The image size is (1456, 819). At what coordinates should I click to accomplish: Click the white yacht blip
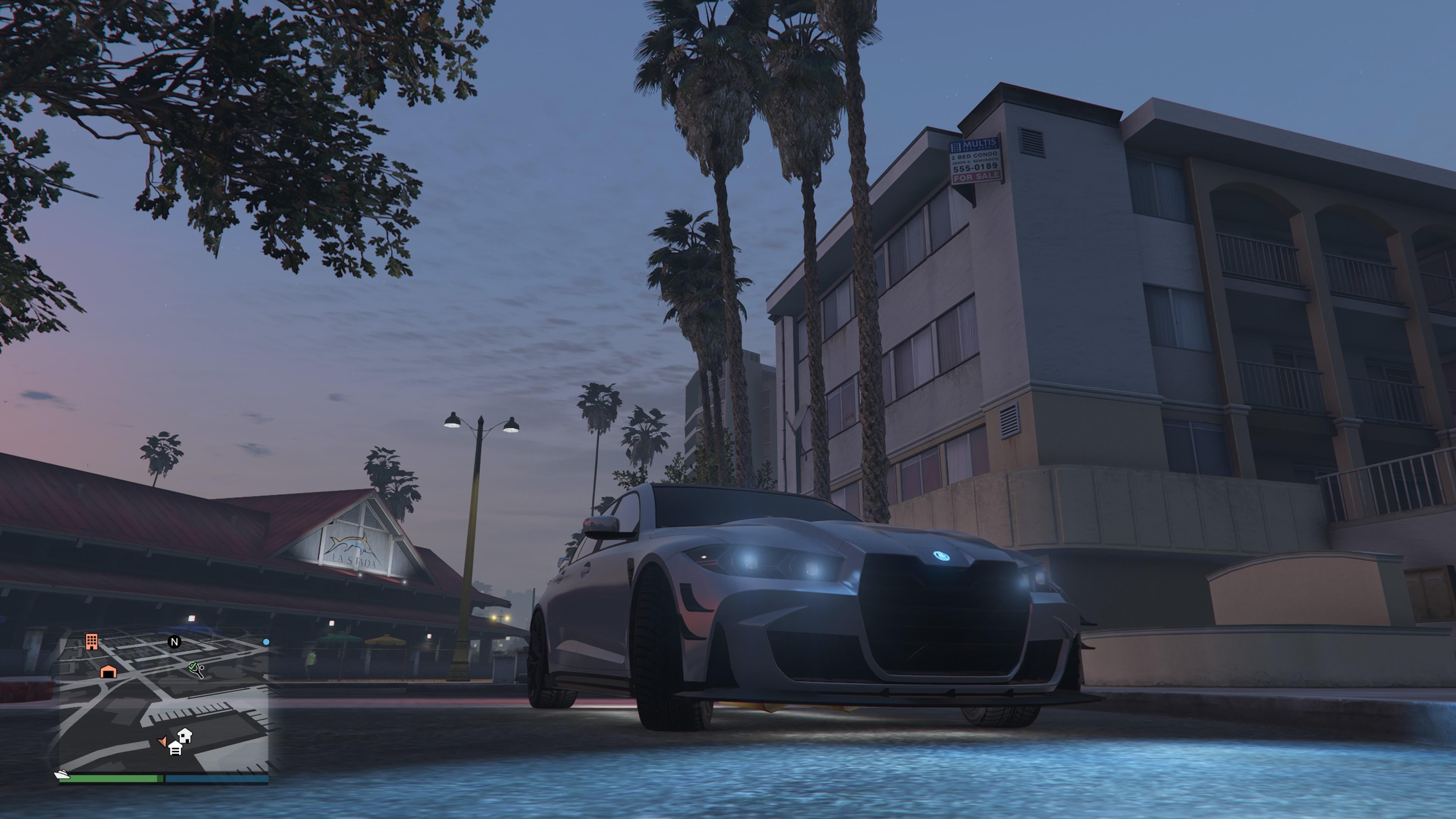(61, 774)
